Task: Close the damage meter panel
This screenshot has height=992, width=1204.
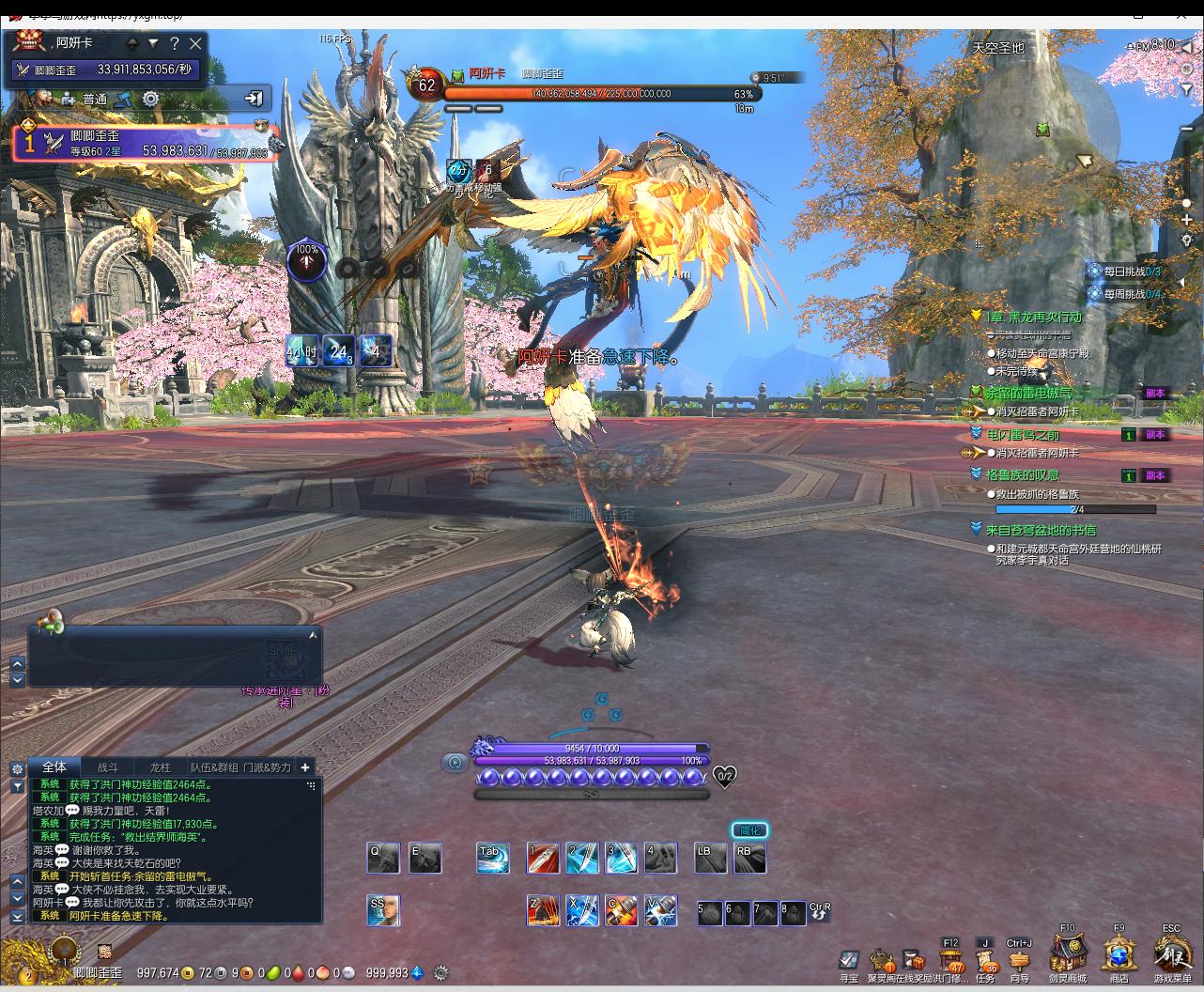Action: pos(195,43)
